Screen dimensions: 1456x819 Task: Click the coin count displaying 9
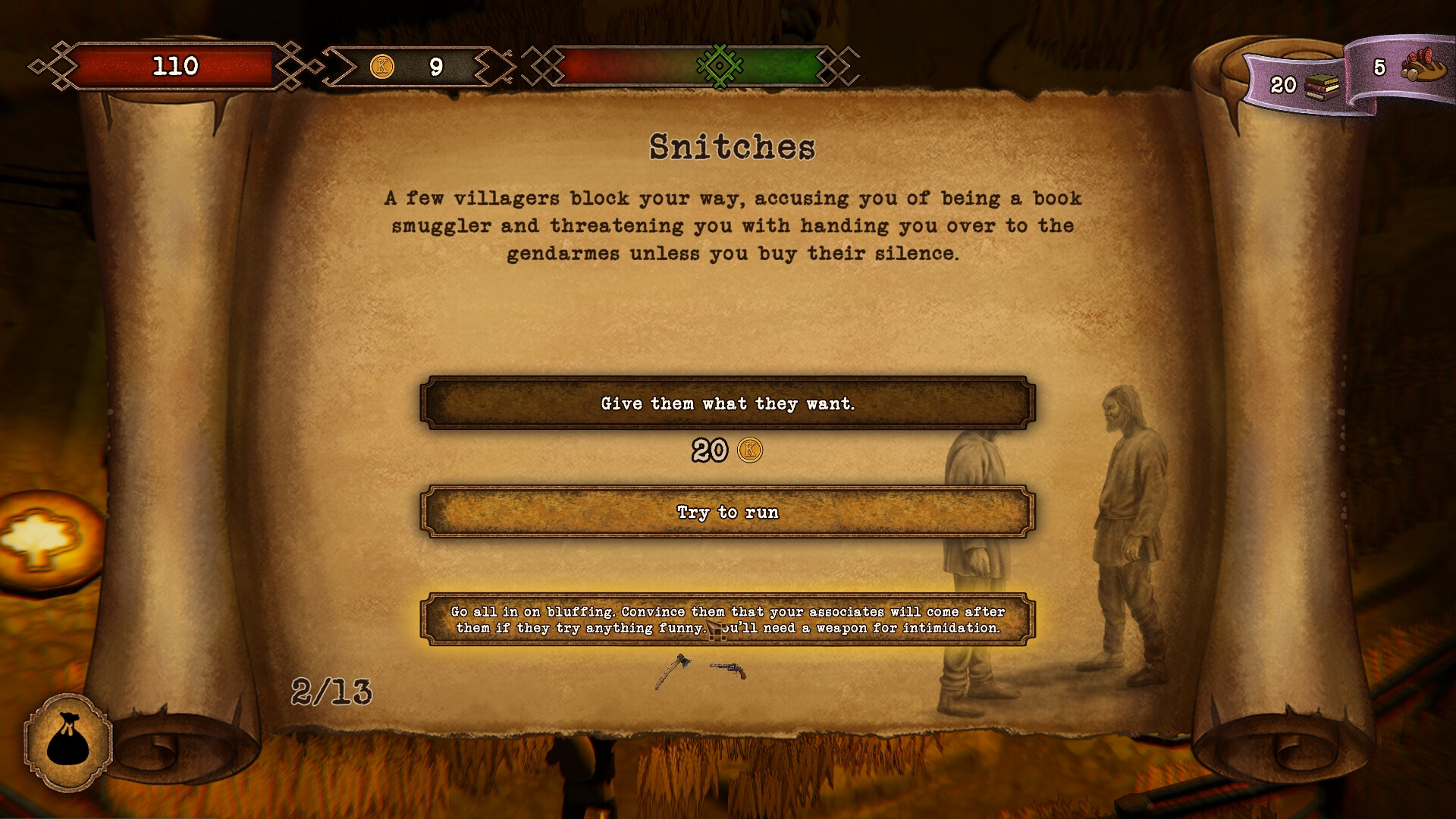[x=434, y=68]
